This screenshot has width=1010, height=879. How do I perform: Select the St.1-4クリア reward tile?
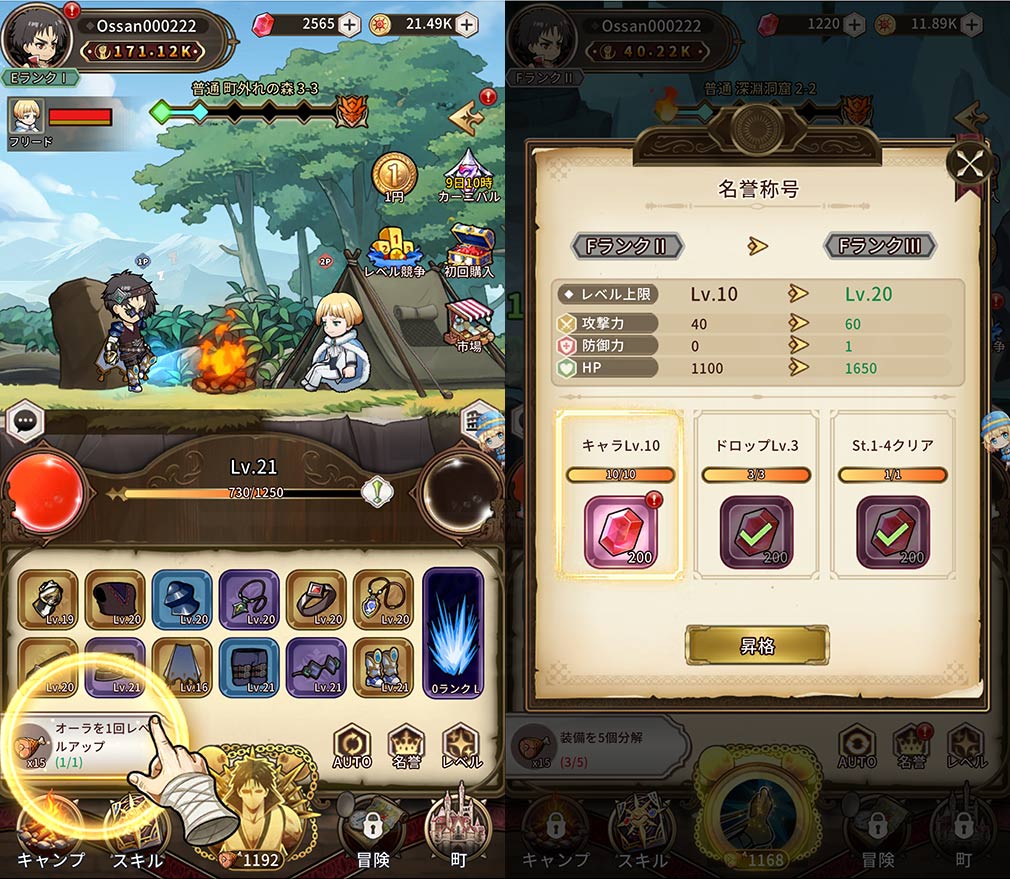892,532
